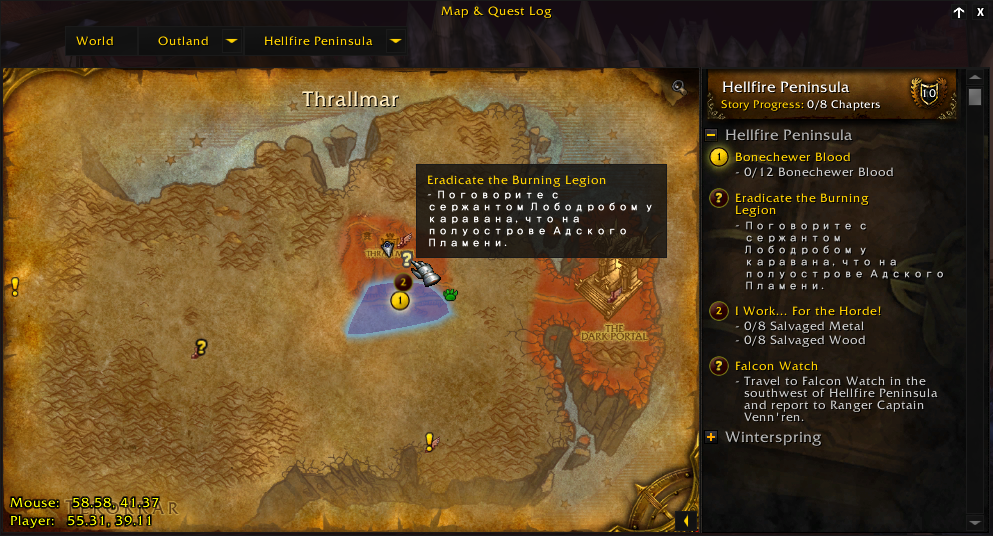Click the arrow button beside the close X
Screen dimensions: 993x536
(959, 12)
